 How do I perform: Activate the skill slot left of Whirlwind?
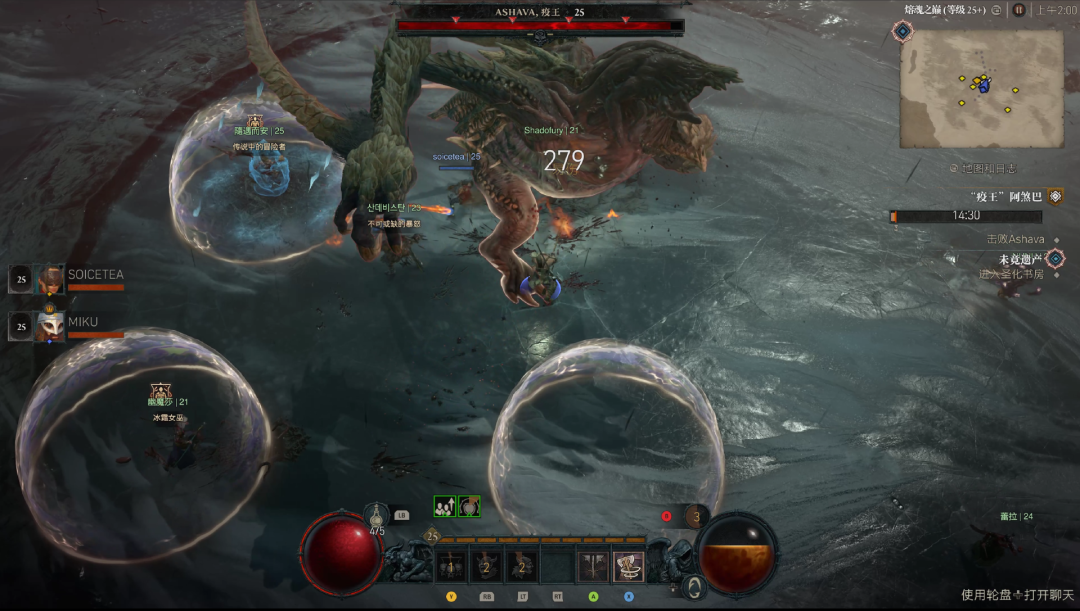593,567
